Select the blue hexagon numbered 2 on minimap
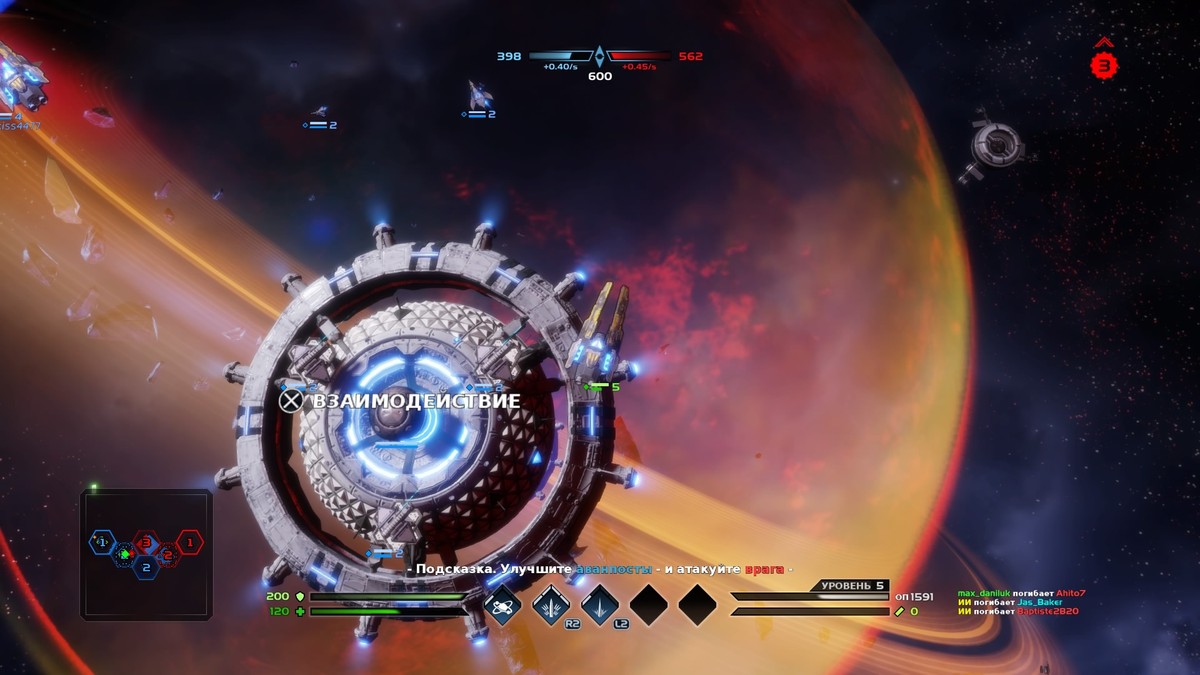This screenshot has width=1200, height=675. pos(146,567)
